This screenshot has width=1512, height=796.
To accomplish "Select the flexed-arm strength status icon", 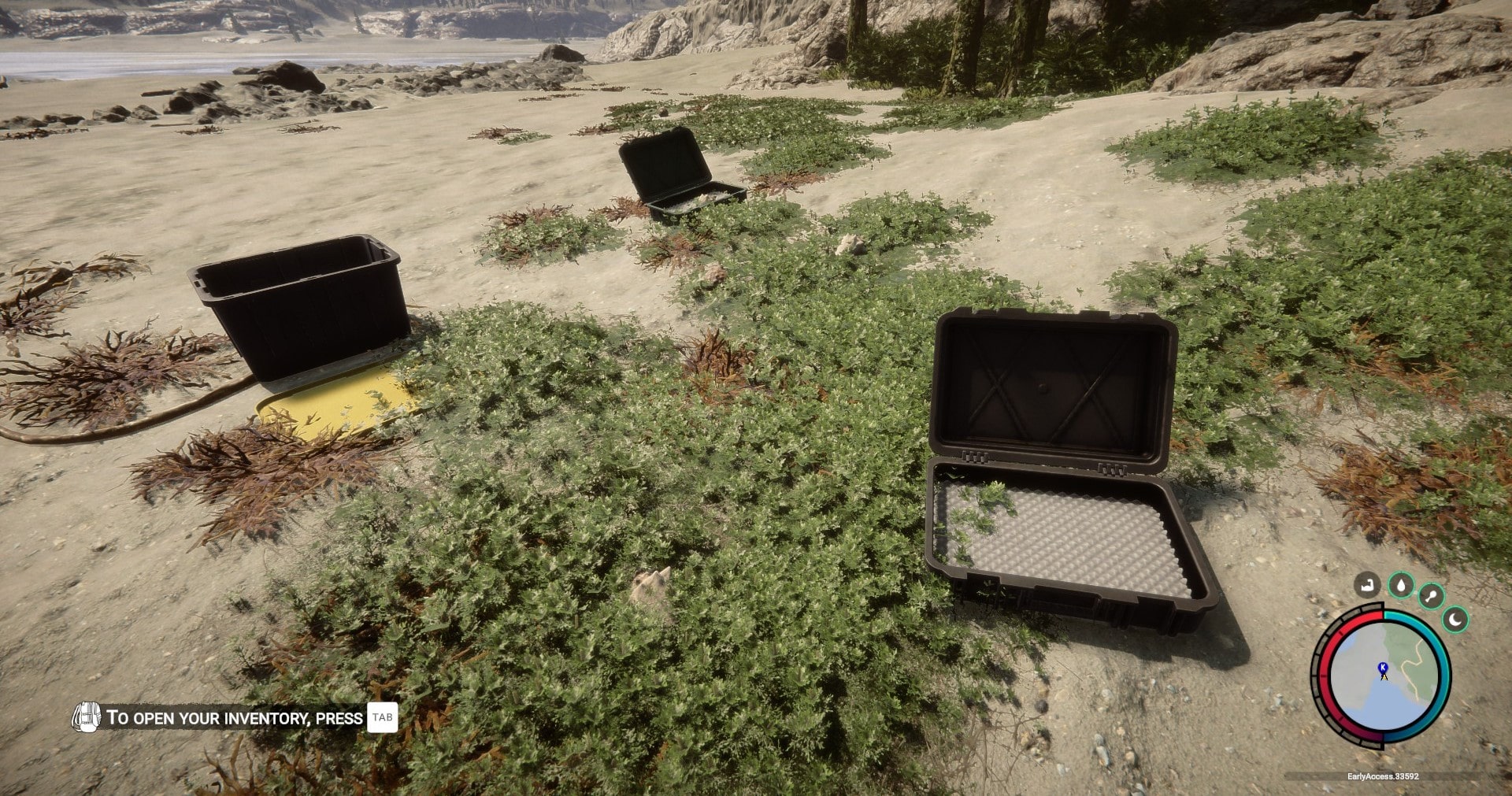I will coord(1367,584).
